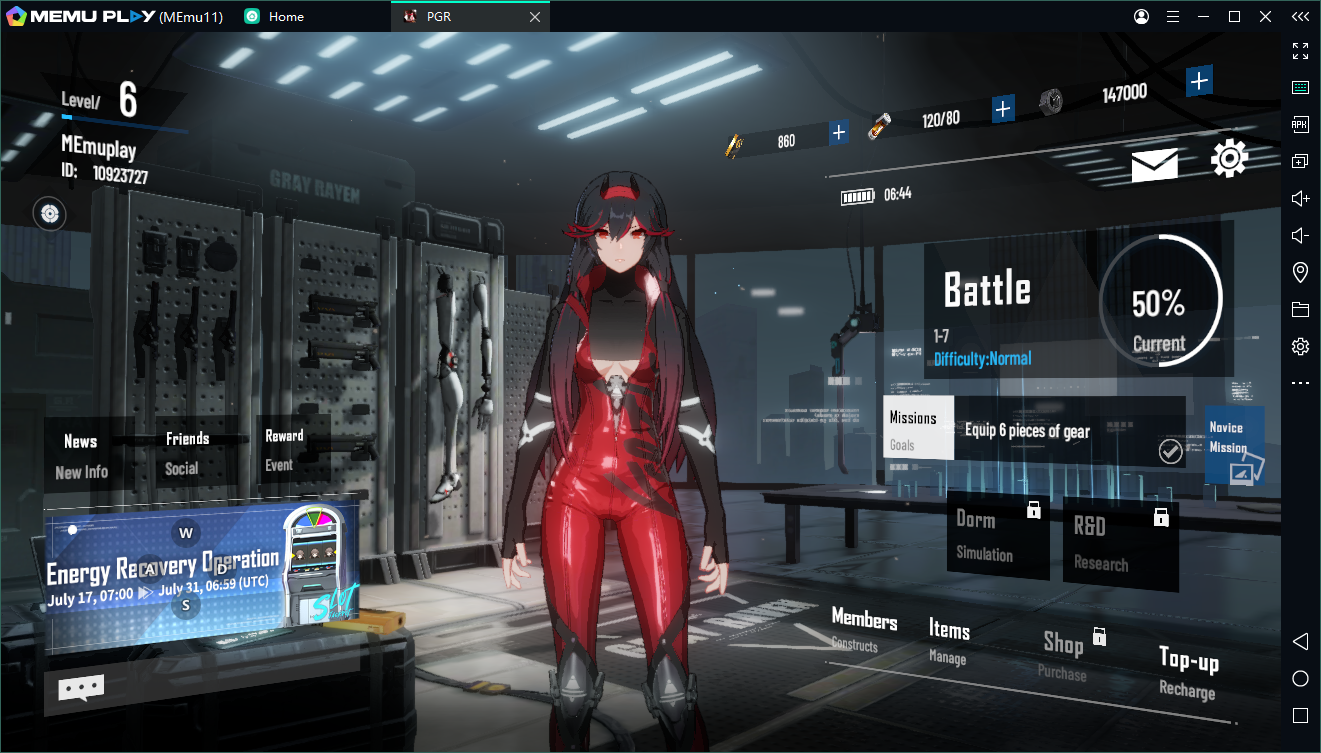This screenshot has height=753, width=1321.
Task: Add more of the 147000 currency
Action: (x=1200, y=81)
